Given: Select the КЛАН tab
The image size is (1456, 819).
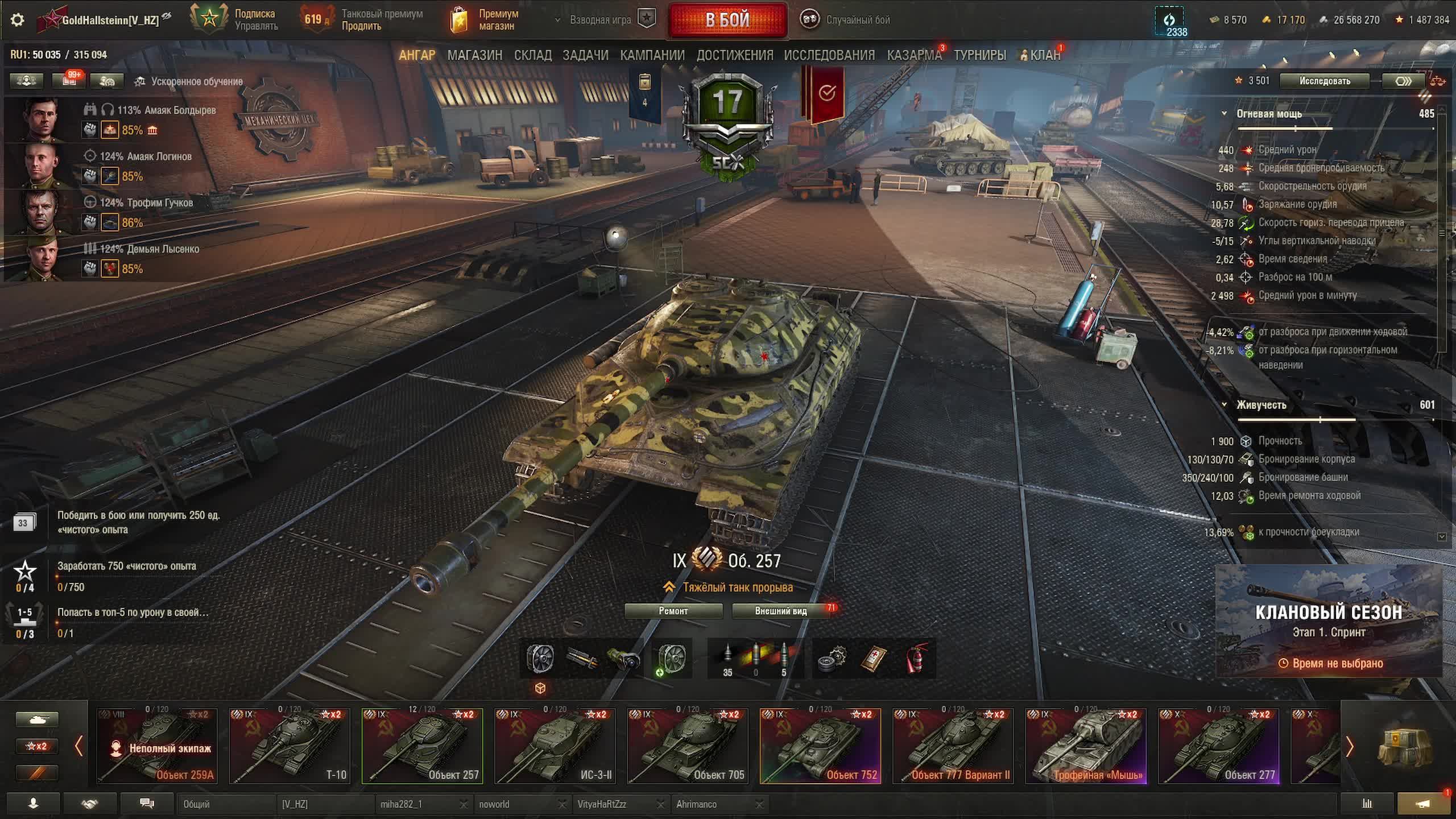Looking at the screenshot, I should (1045, 55).
